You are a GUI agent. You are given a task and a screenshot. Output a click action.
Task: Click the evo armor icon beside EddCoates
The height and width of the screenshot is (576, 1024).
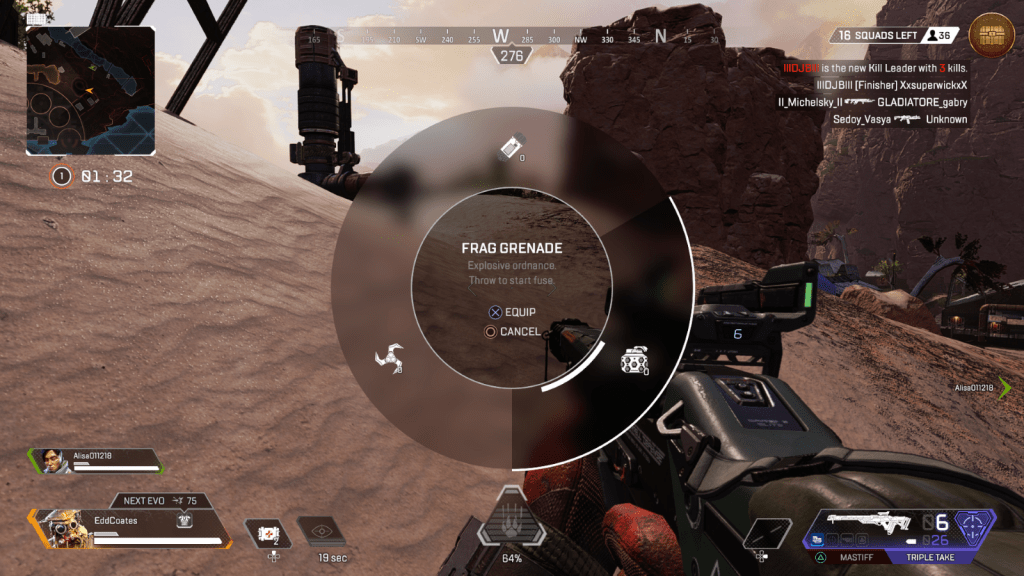tap(184, 520)
